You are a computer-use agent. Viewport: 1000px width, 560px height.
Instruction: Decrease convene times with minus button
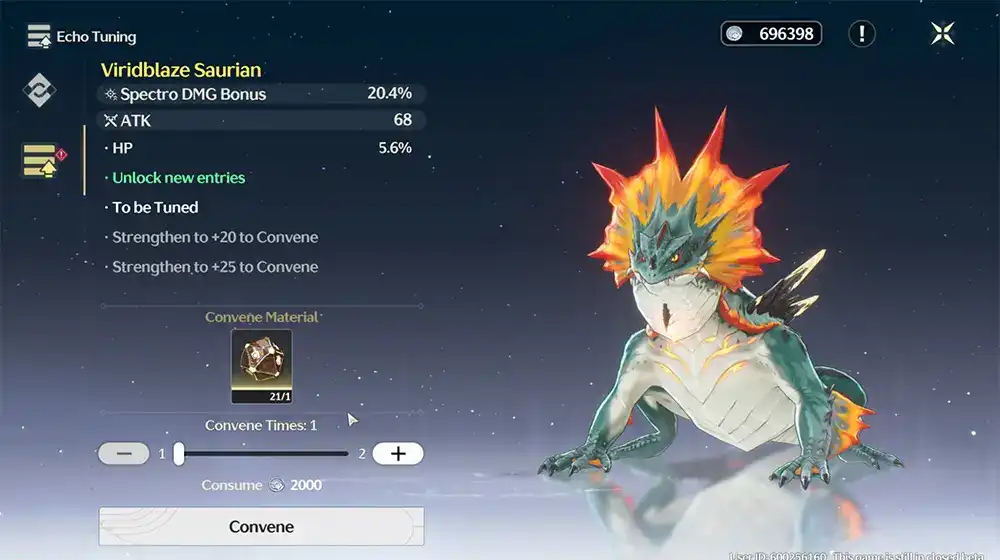124,454
